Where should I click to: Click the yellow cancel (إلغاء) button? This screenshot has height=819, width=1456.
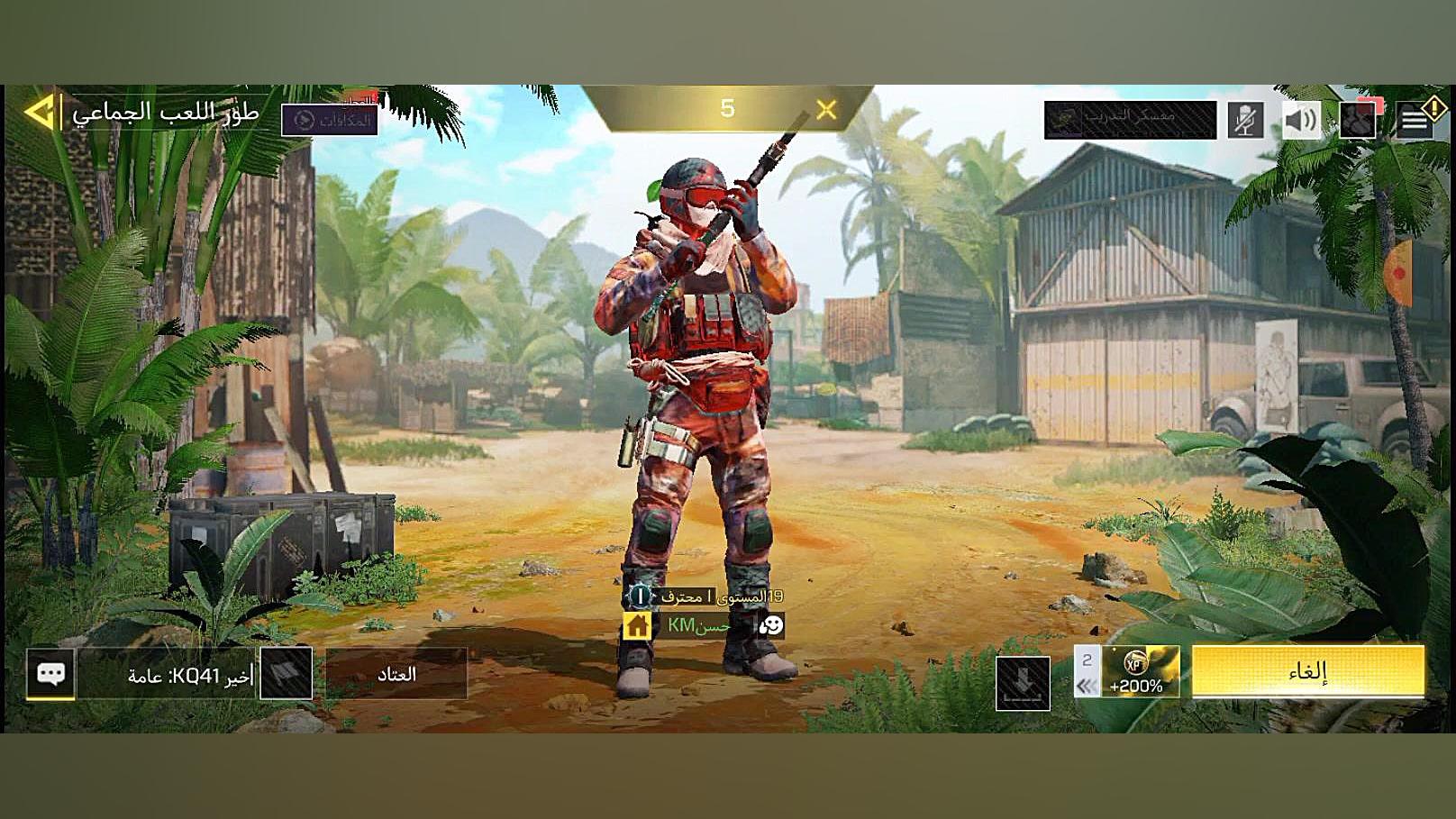coord(1307,671)
